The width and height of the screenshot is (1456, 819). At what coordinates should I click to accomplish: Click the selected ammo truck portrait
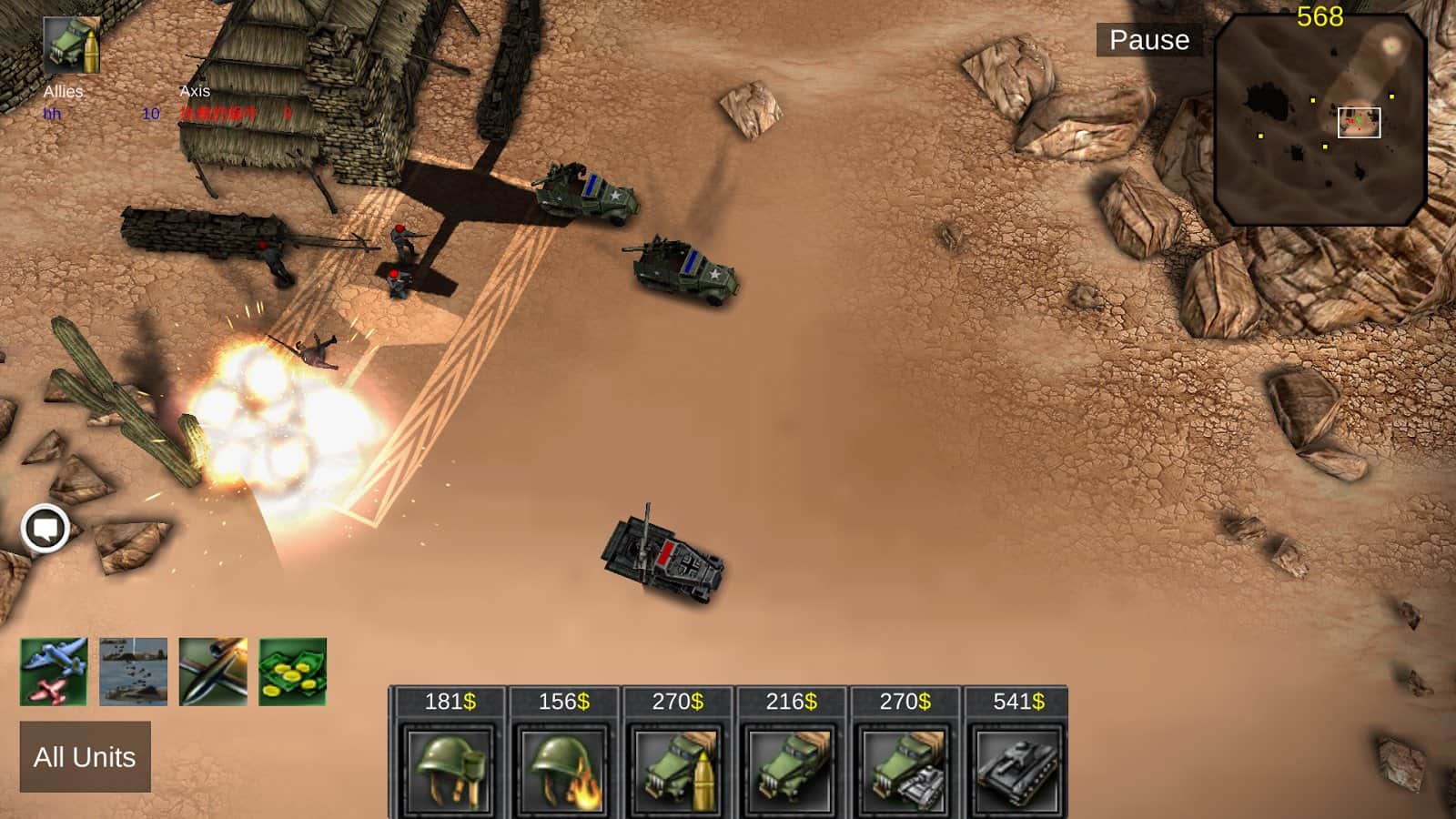[72, 44]
